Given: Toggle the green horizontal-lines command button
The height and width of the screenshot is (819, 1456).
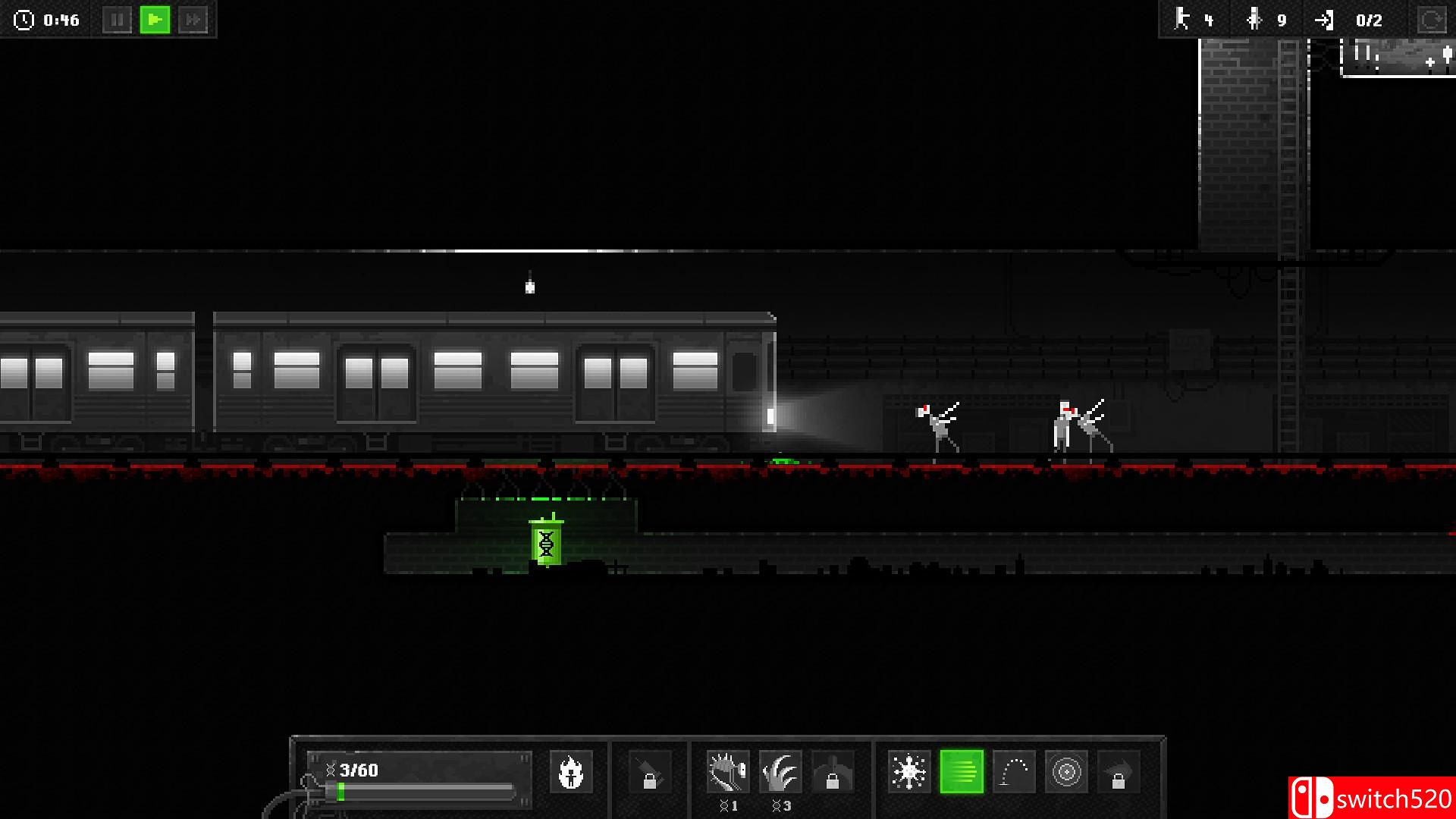Looking at the screenshot, I should click(961, 772).
